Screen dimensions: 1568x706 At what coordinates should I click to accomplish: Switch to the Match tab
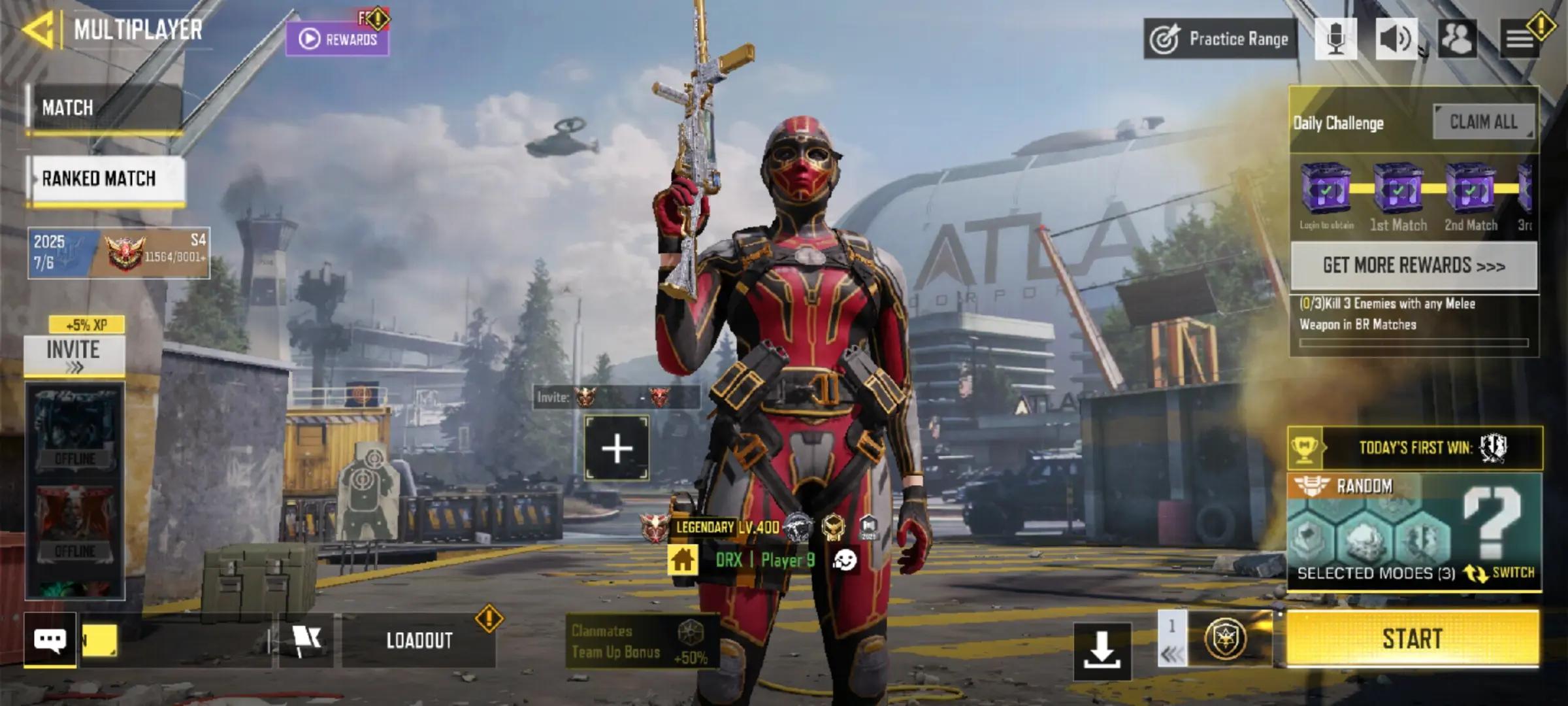click(105, 108)
